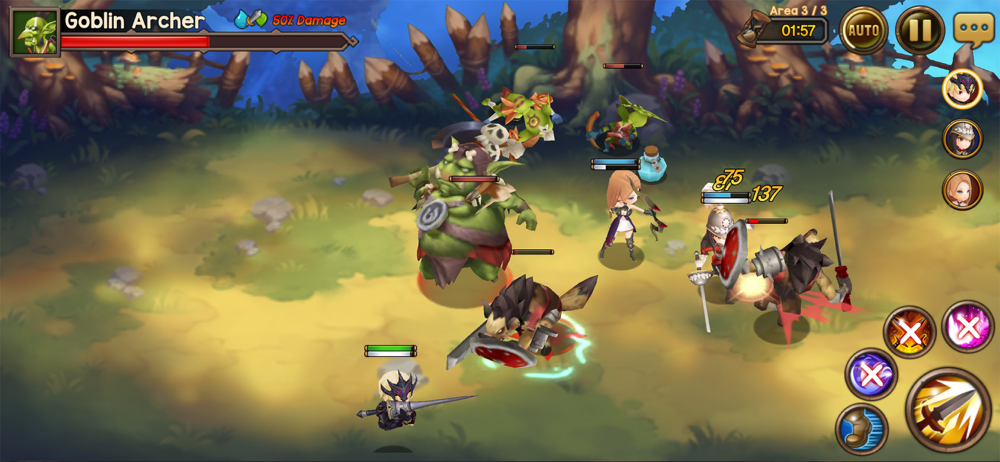
Task: Activate the boot dash skill
Action: (861, 427)
